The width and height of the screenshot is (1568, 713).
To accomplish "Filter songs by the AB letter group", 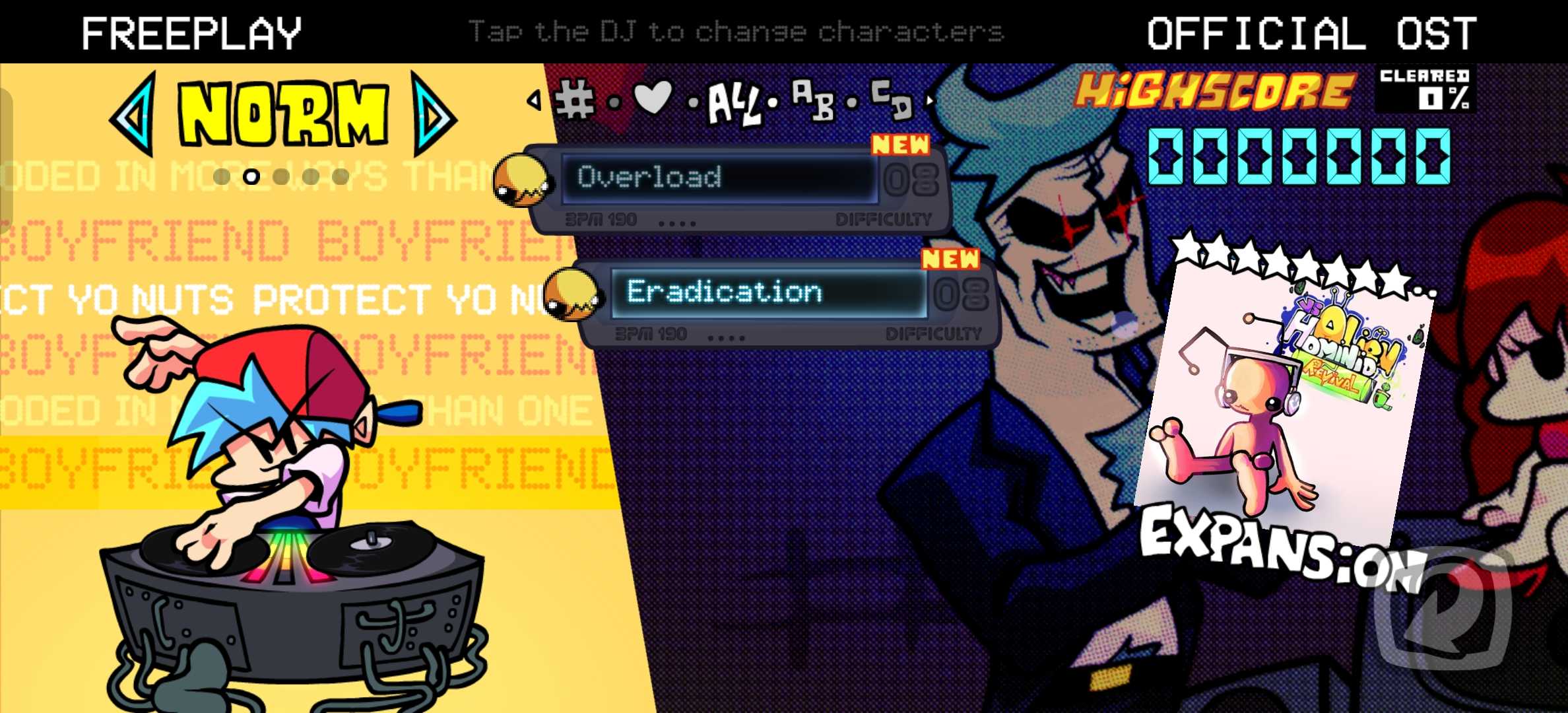I will pos(813,100).
